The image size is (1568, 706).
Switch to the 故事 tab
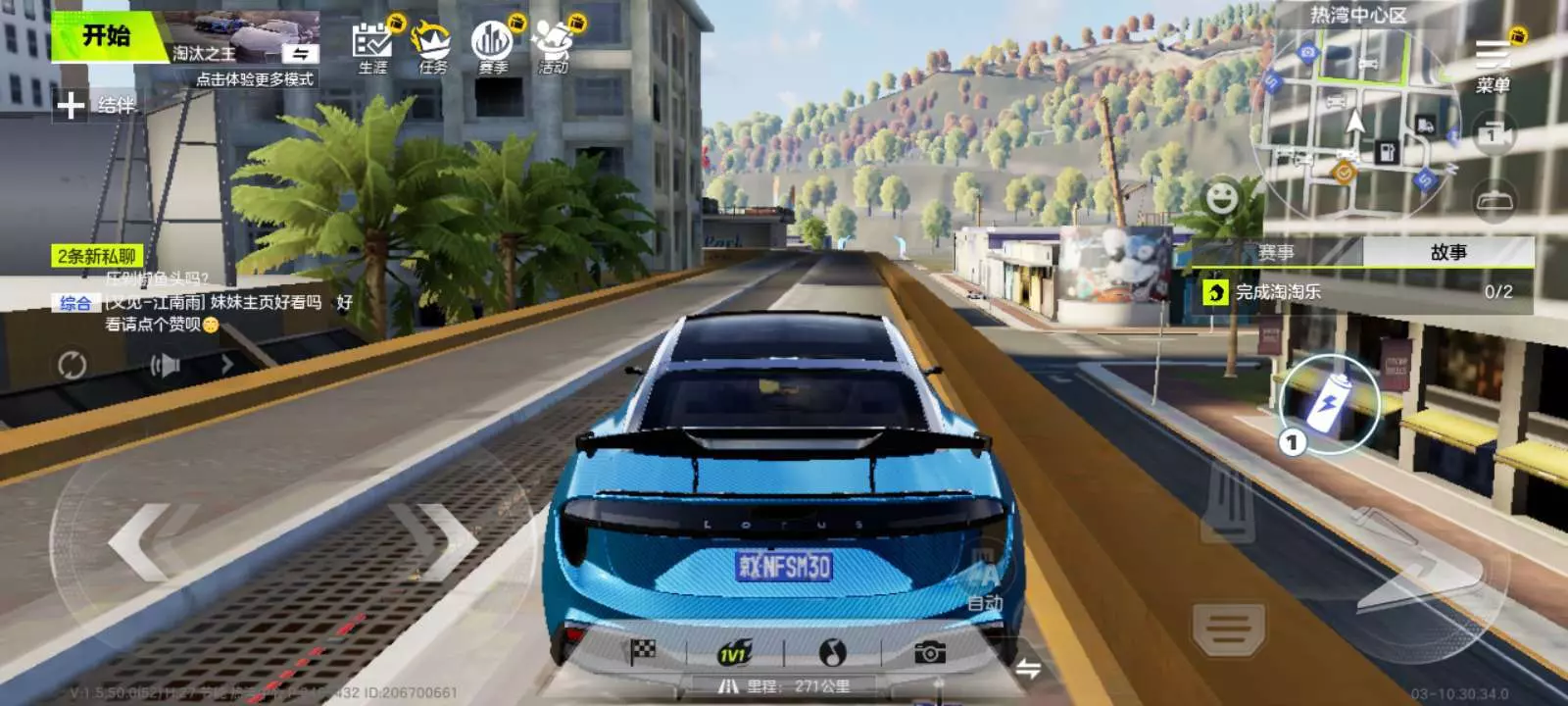[1448, 253]
